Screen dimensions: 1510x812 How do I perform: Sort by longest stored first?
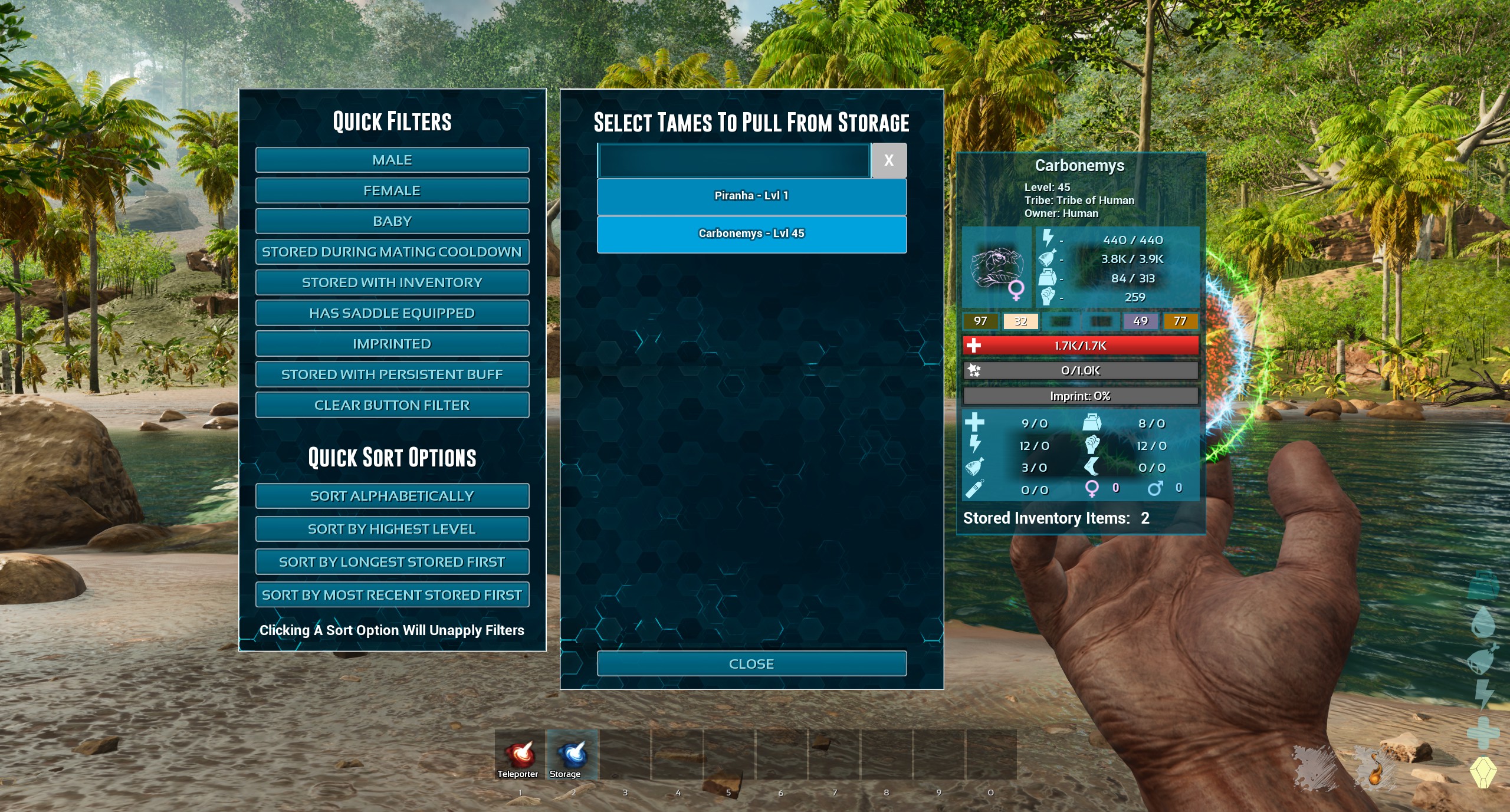[x=392, y=562]
